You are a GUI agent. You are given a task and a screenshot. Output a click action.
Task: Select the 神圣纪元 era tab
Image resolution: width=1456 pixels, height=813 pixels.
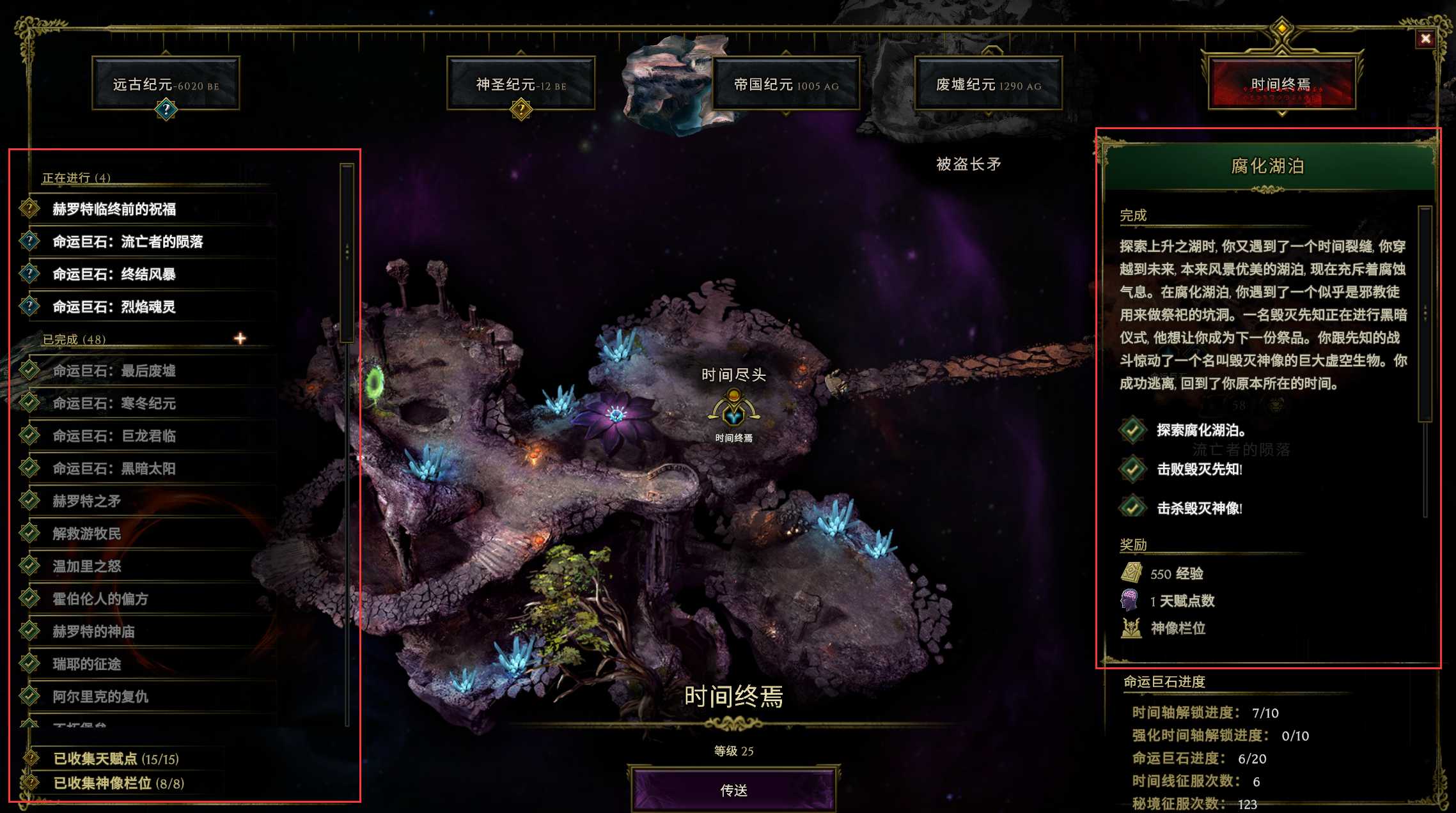[521, 84]
